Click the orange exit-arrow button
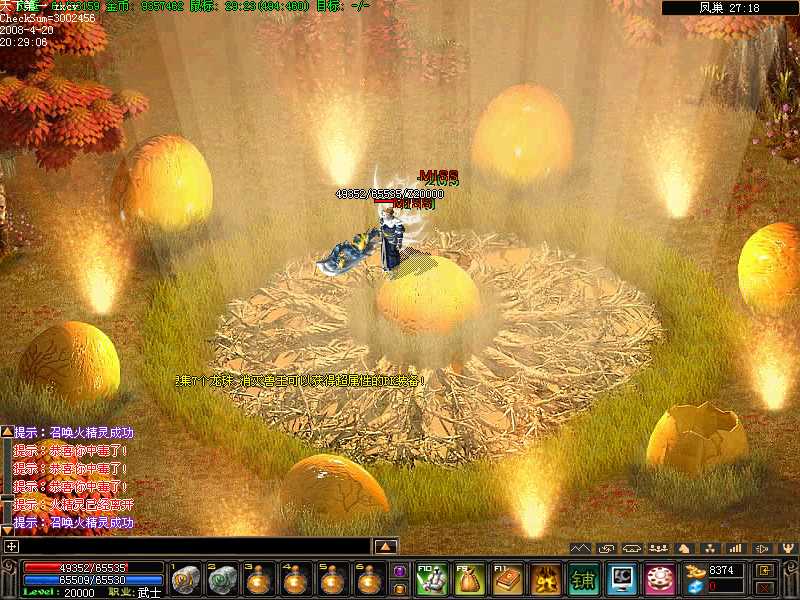This screenshot has width=800, height=600. click(x=765, y=569)
